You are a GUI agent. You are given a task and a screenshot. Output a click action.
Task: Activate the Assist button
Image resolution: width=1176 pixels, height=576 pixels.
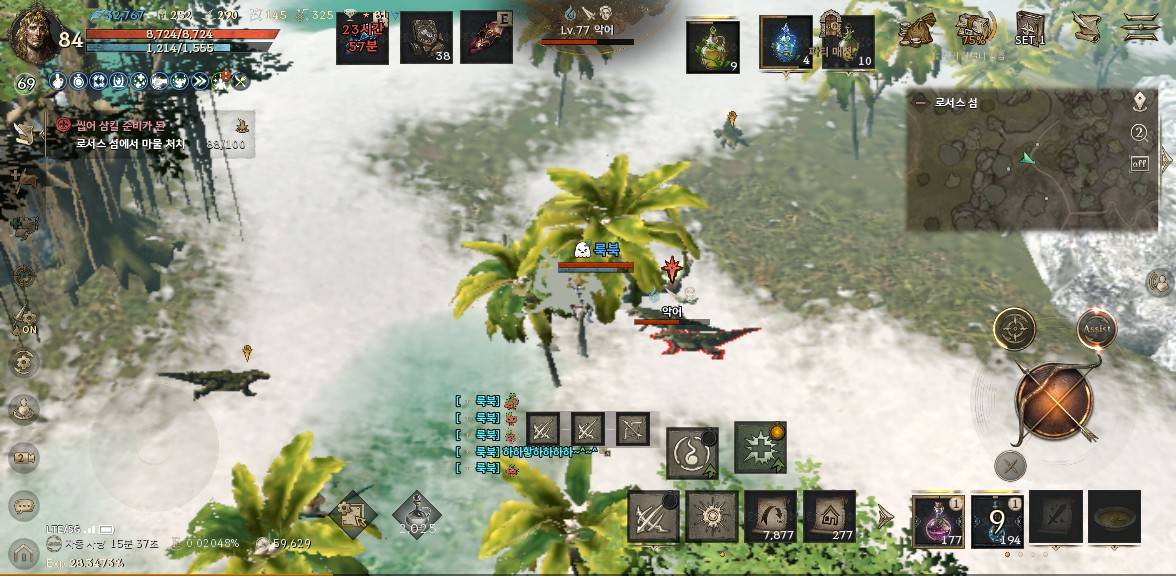[1096, 328]
